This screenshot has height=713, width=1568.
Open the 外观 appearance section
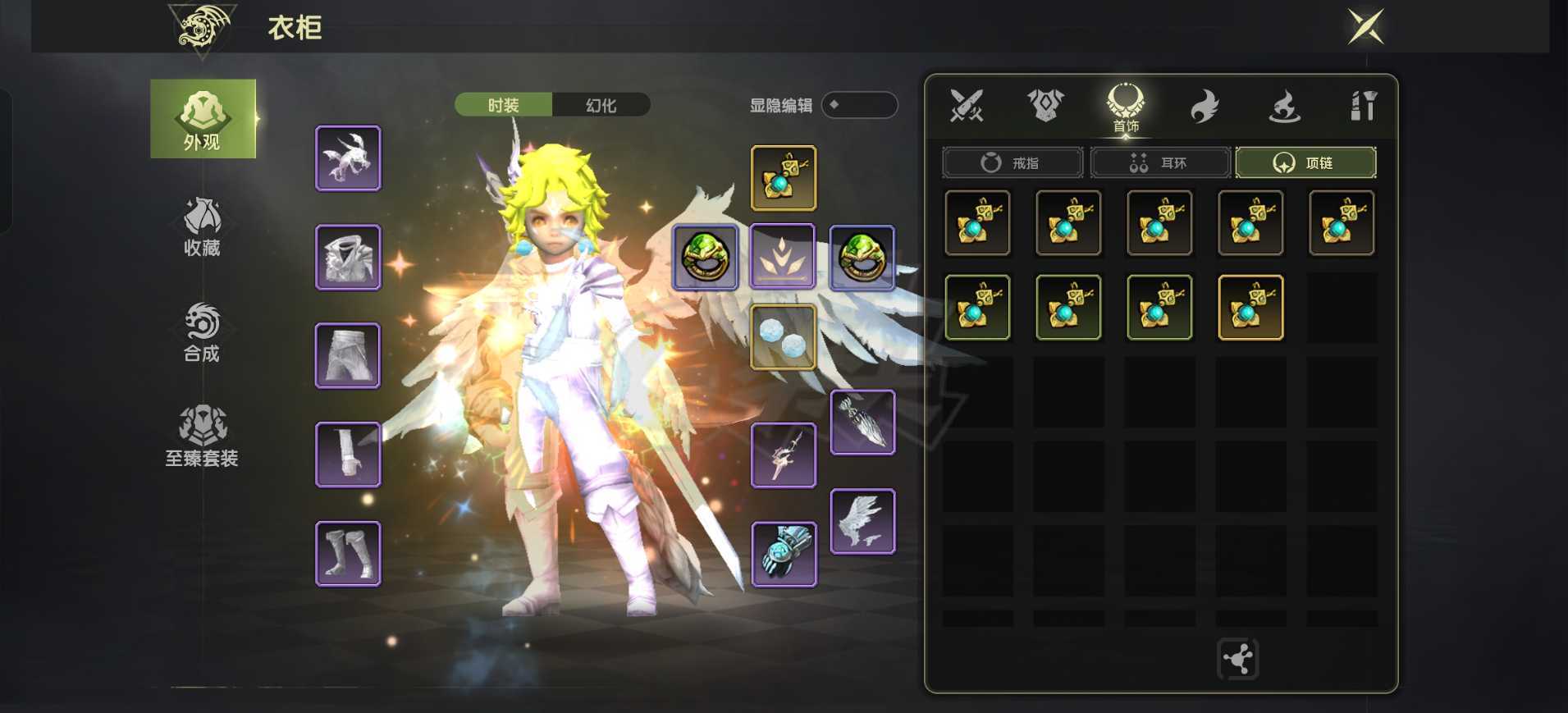click(203, 119)
